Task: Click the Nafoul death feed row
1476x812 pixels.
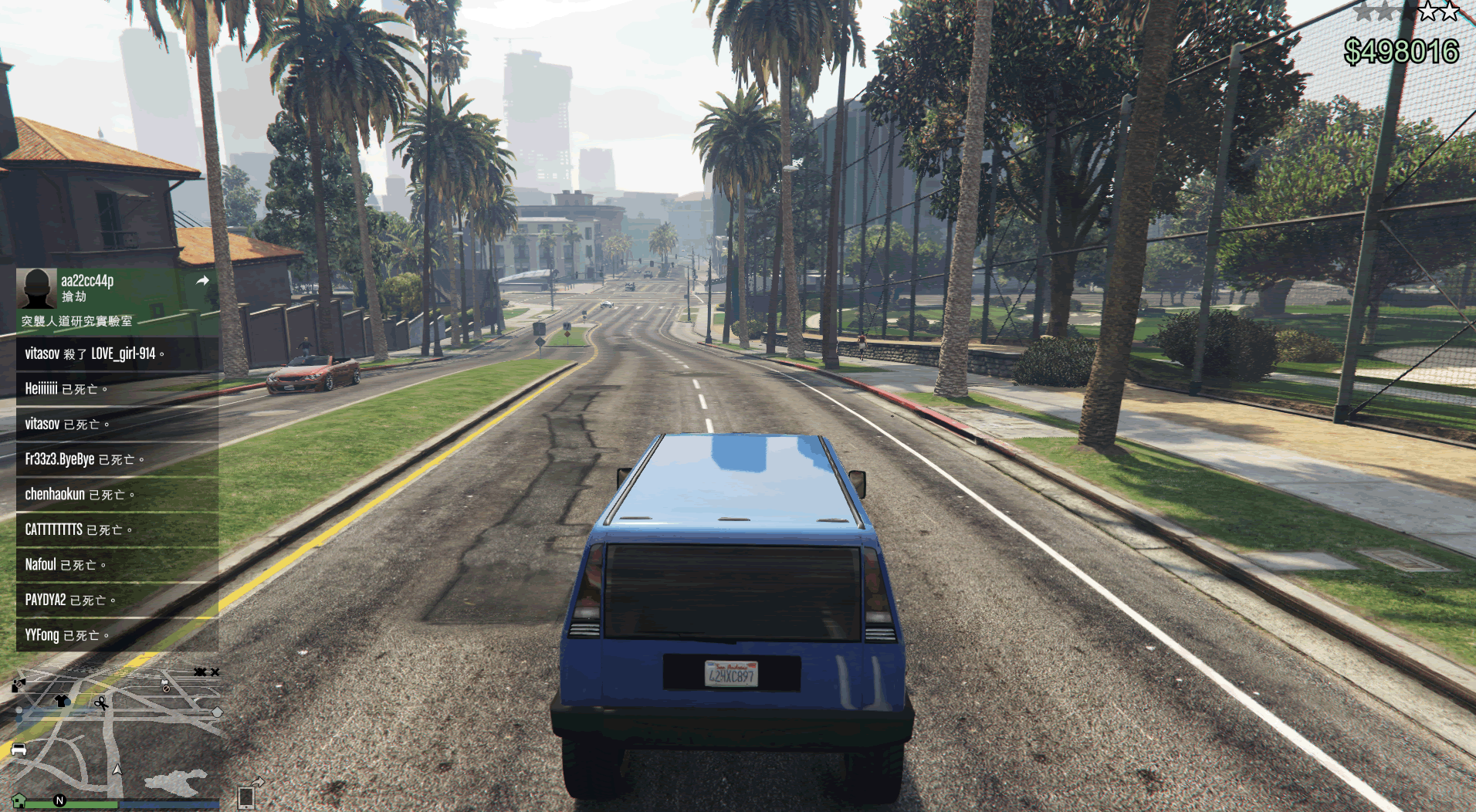Action: tap(117, 565)
